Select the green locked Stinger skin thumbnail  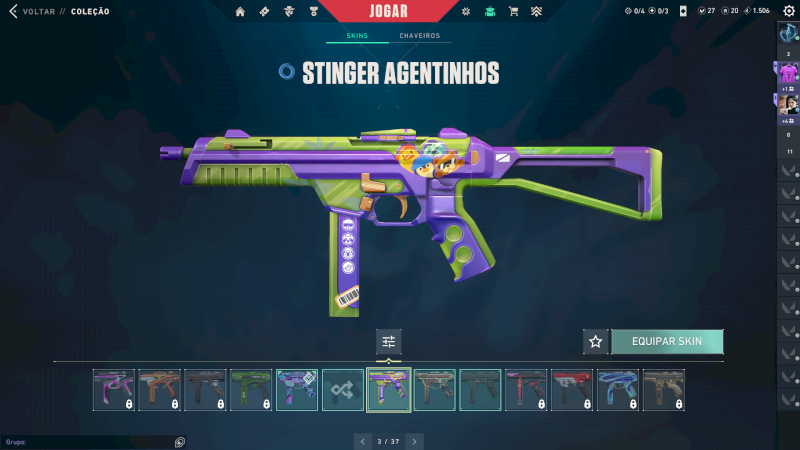pos(252,390)
